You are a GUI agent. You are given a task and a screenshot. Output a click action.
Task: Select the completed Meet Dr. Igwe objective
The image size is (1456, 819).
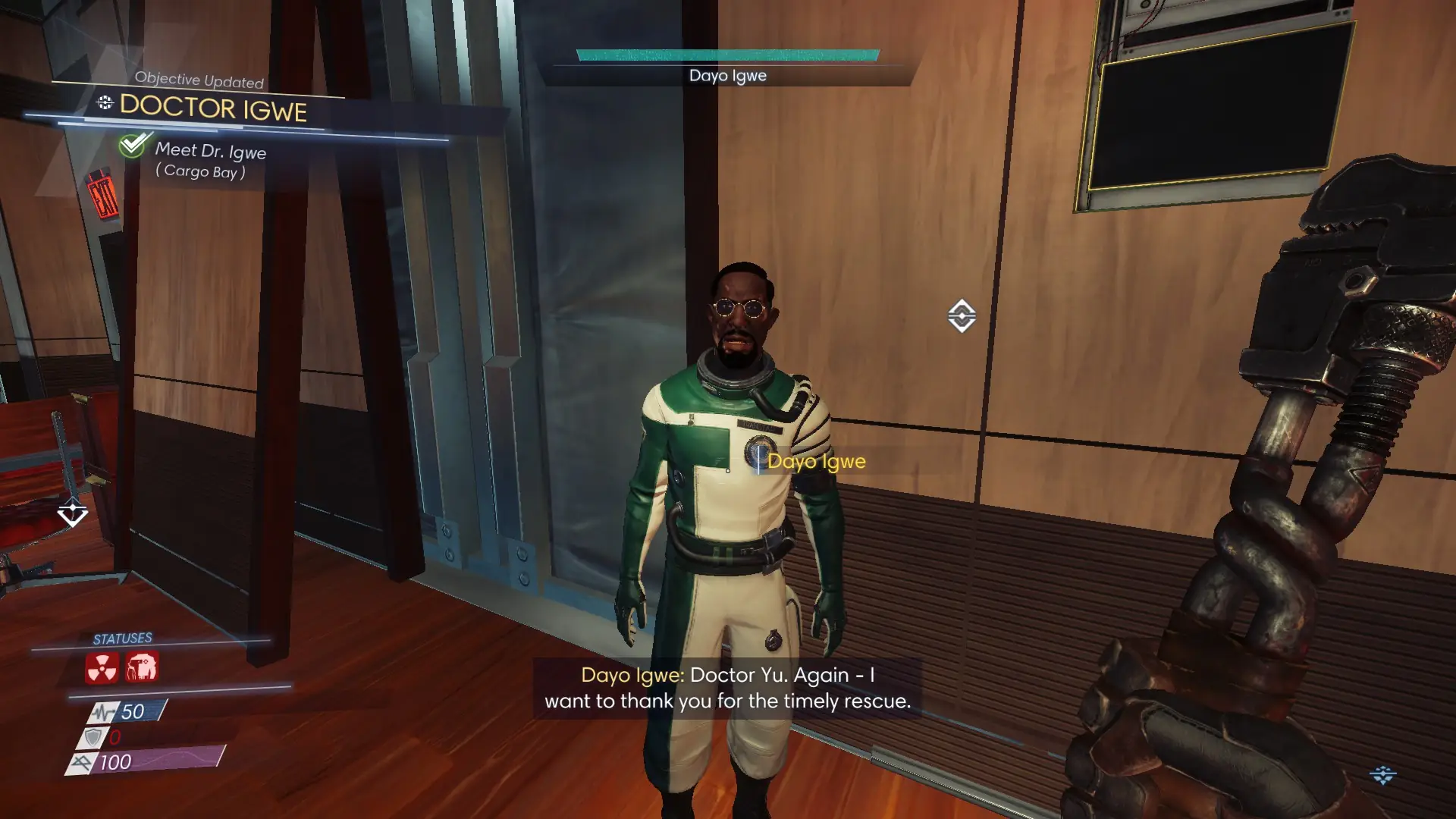click(210, 151)
